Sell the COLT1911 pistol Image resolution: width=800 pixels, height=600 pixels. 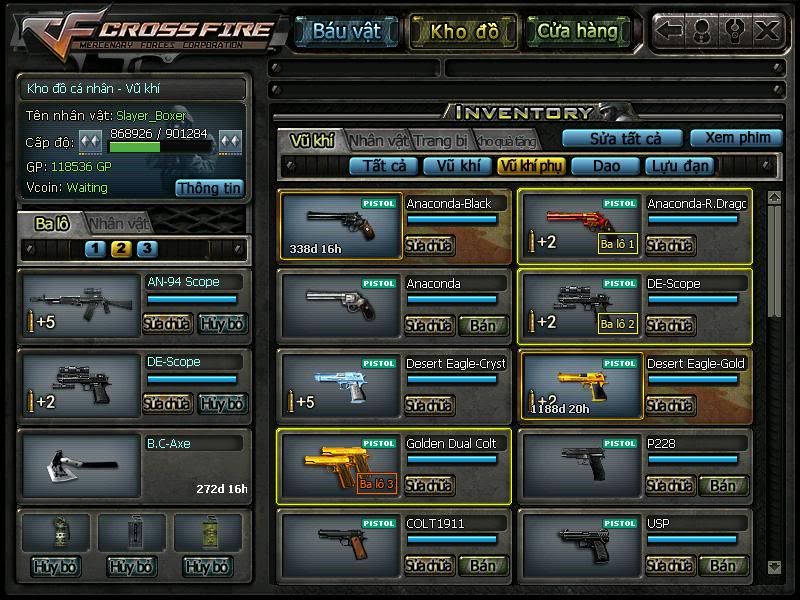click(x=483, y=565)
